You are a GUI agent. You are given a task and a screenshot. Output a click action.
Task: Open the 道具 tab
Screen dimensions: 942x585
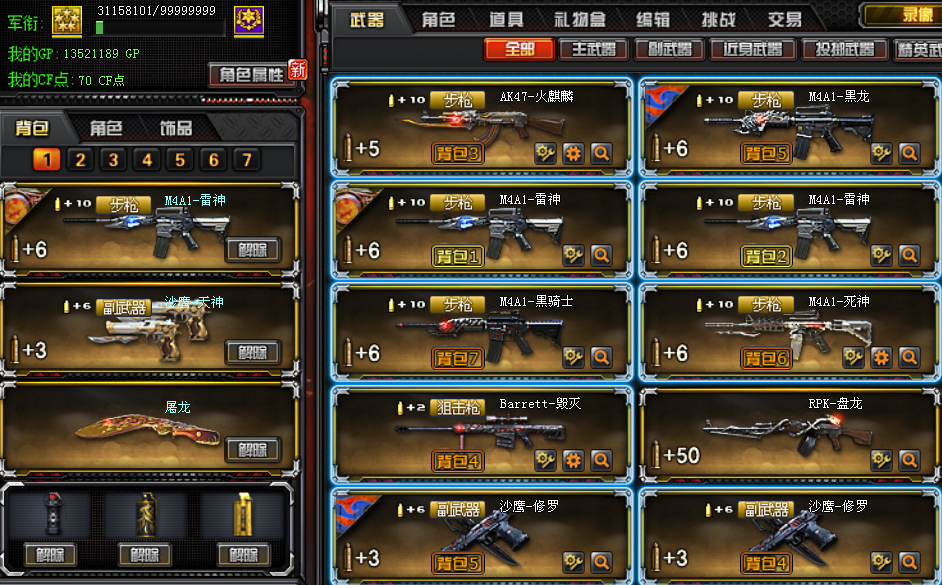pyautogui.click(x=506, y=19)
